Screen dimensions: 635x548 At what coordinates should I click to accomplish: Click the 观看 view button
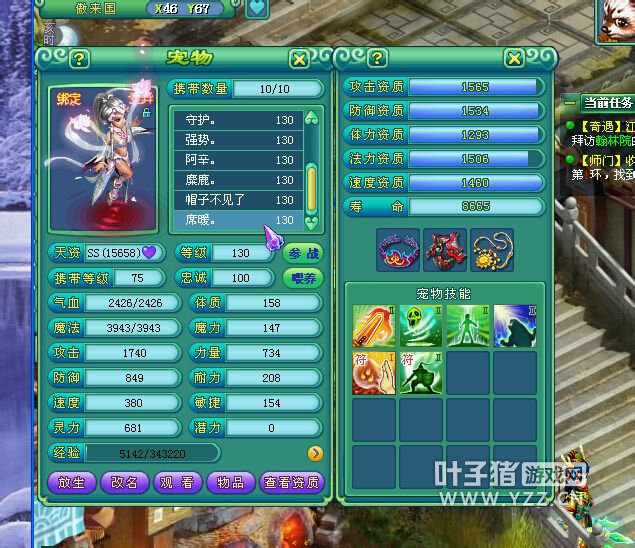[x=178, y=482]
